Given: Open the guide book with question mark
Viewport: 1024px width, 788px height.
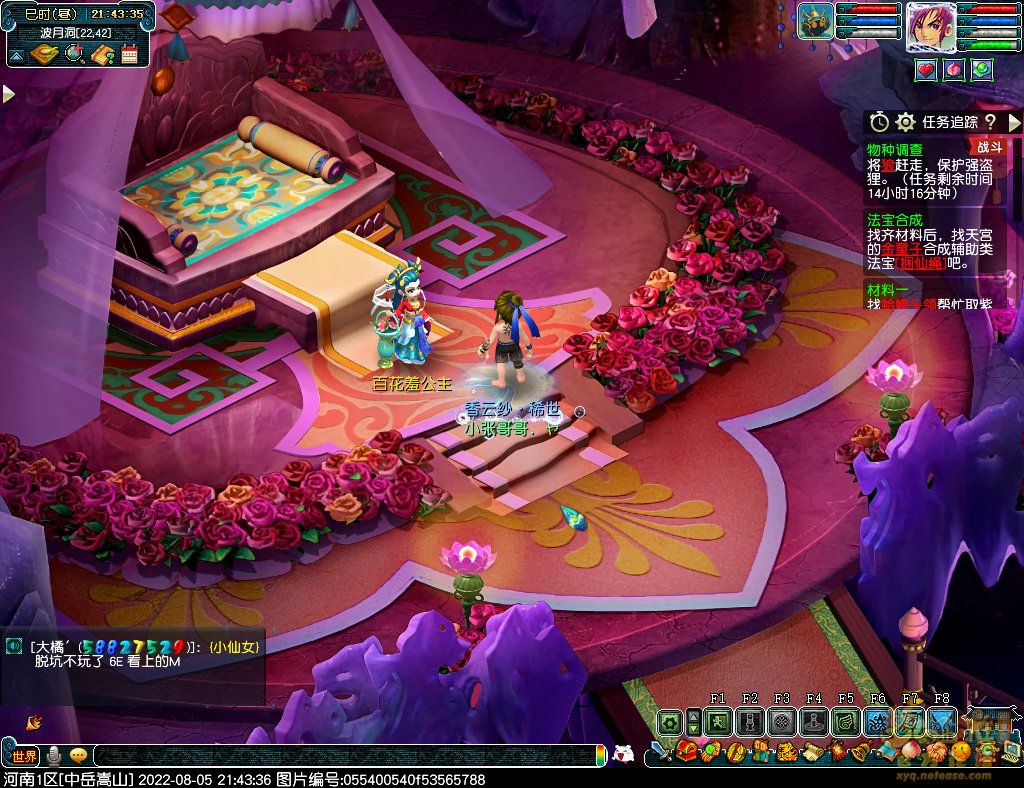Looking at the screenshot, I should (x=101, y=54).
